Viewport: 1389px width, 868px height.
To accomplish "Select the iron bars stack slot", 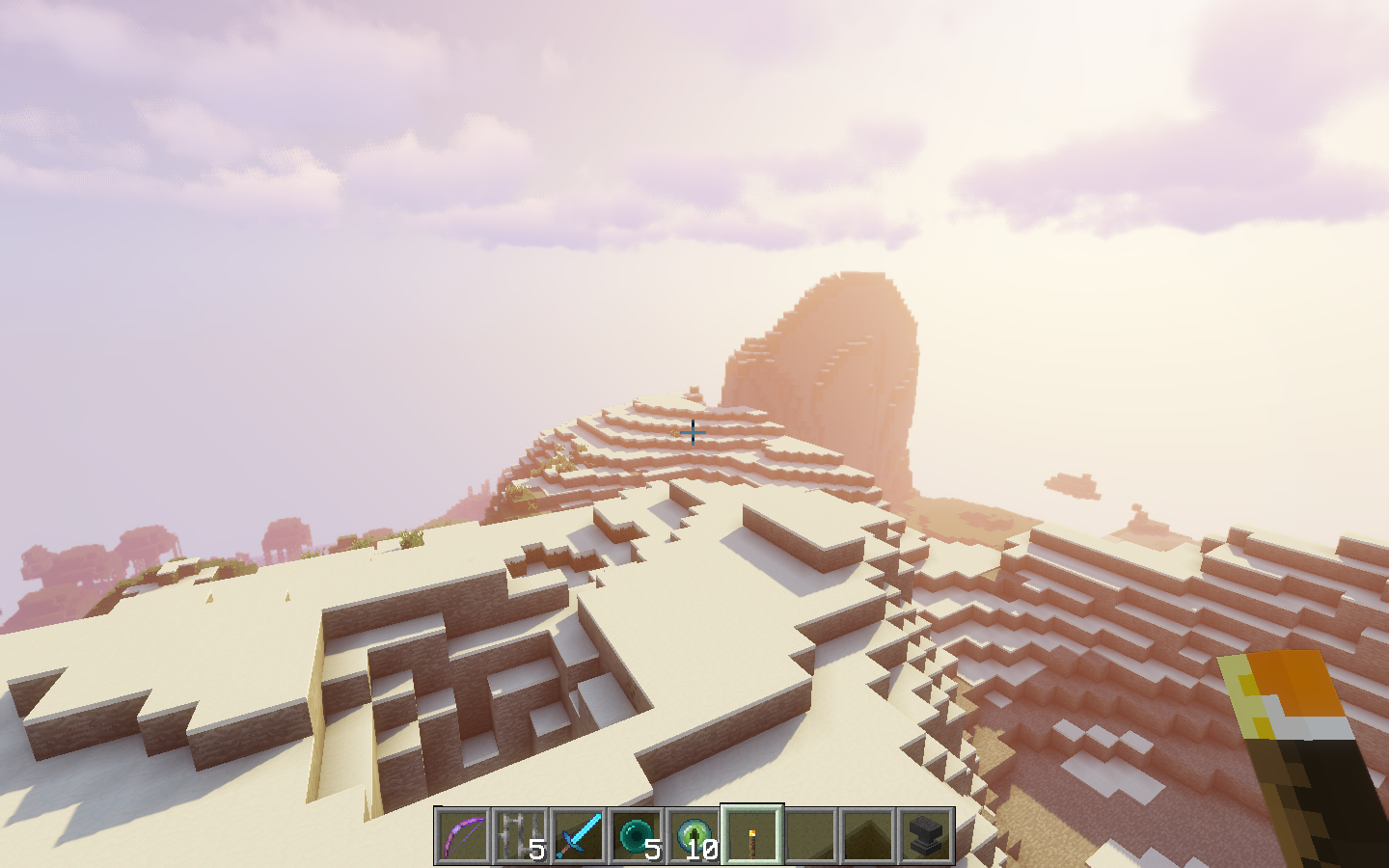I will coord(521,835).
